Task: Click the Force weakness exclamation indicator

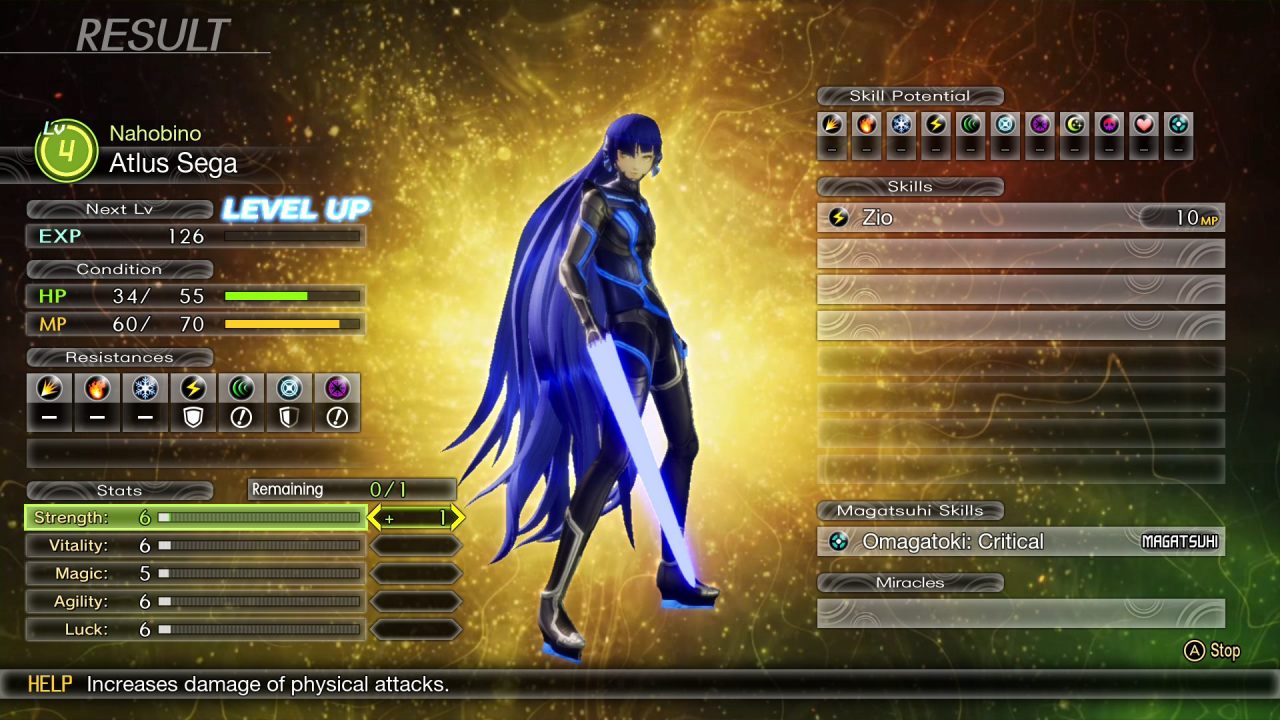Action: point(241,417)
